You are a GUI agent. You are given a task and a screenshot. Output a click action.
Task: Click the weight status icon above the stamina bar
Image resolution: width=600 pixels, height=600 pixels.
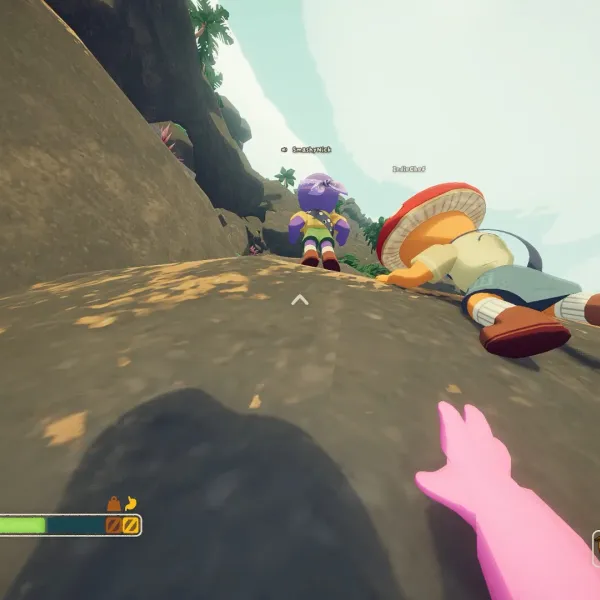coord(114,504)
